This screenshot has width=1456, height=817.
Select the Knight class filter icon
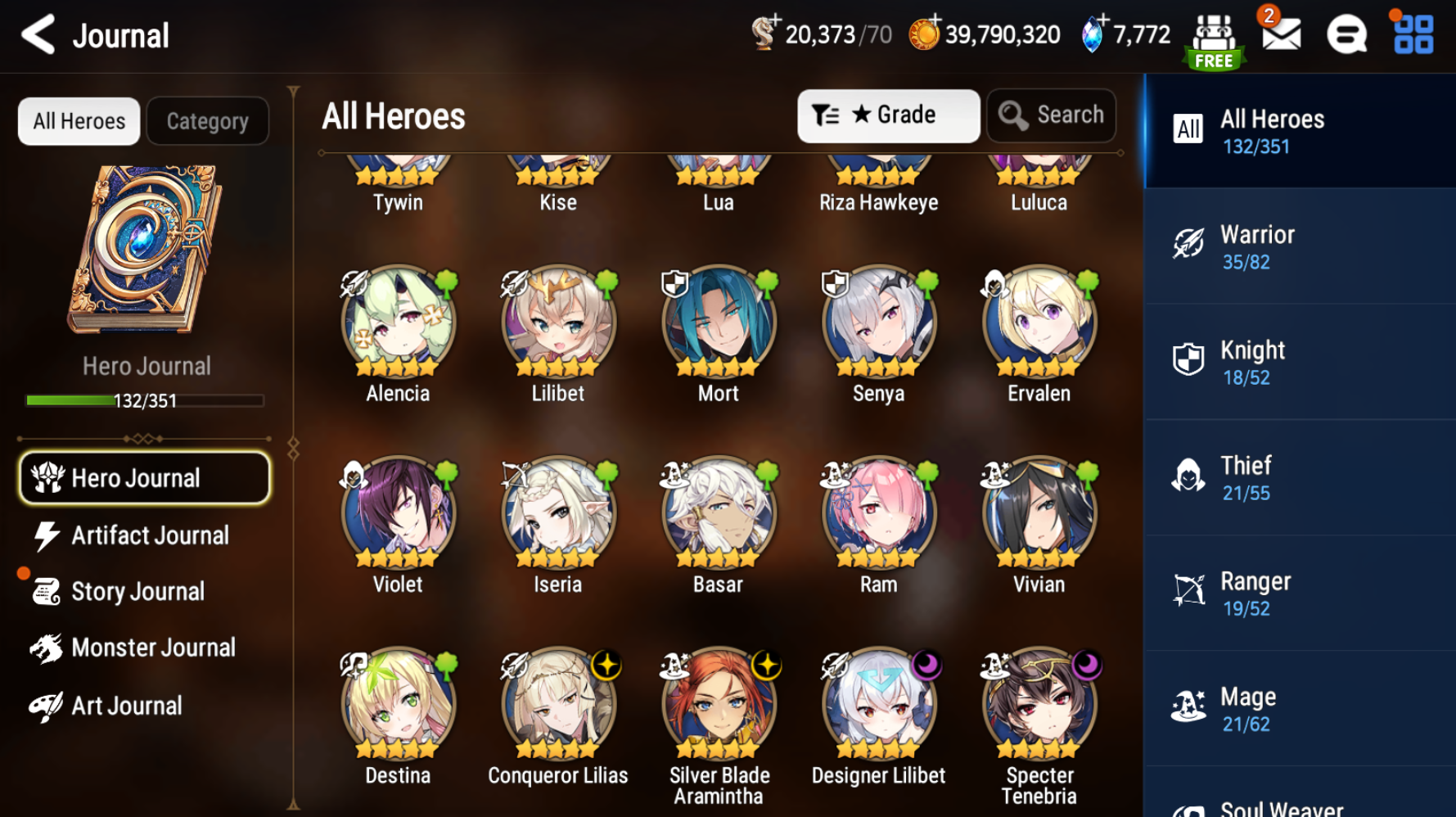point(1188,358)
